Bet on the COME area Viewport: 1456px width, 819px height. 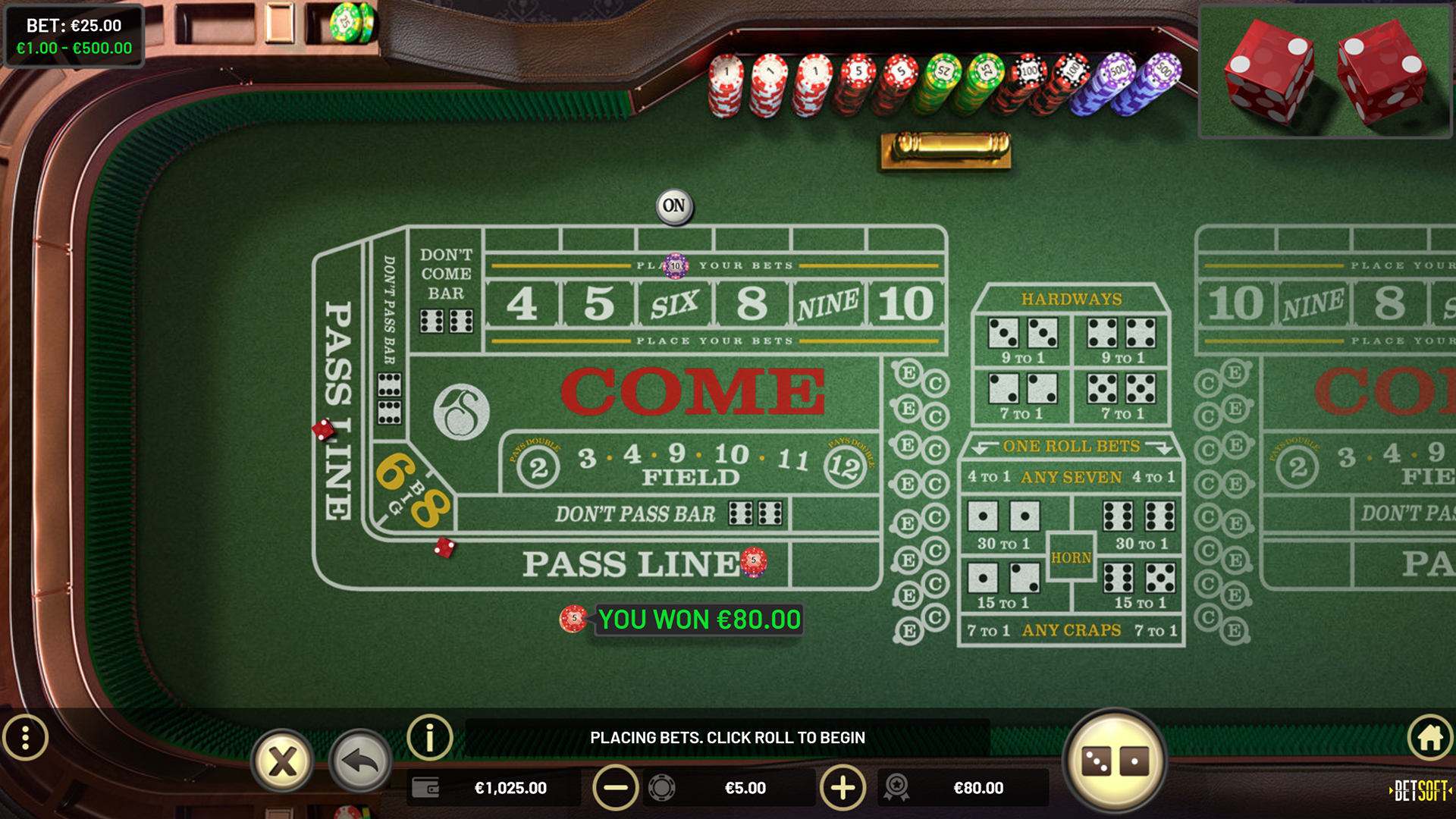click(694, 391)
